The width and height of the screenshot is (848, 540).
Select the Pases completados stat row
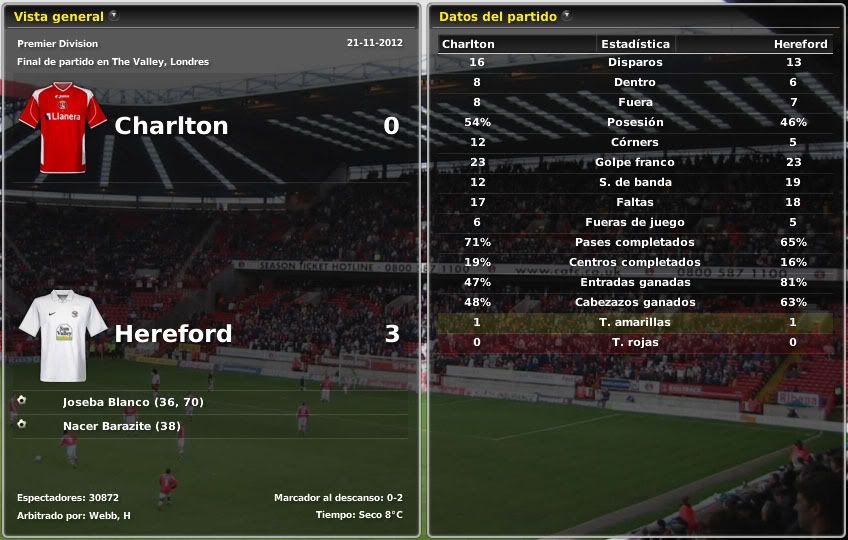(635, 242)
